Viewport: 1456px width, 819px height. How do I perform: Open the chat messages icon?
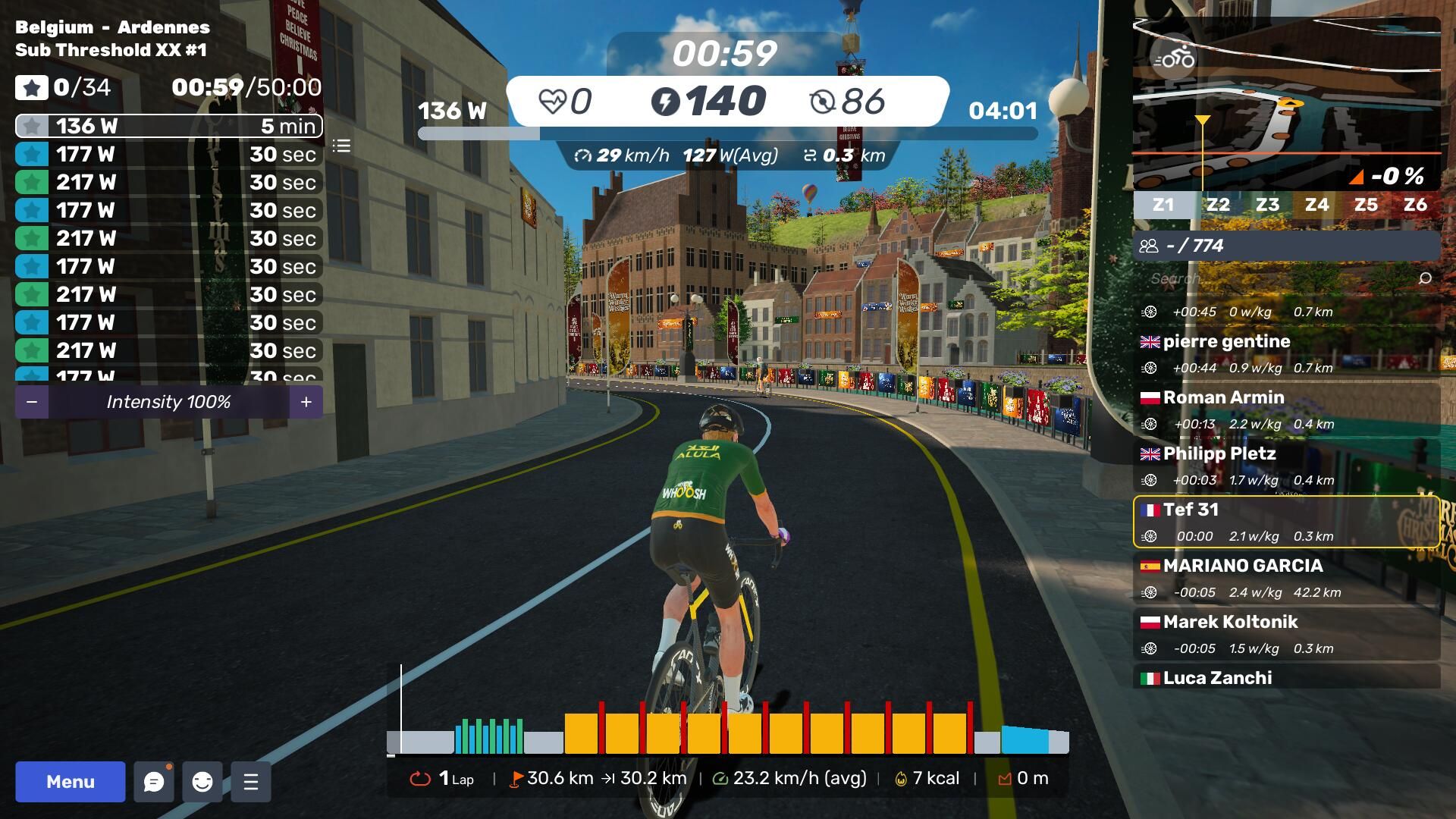click(x=154, y=782)
